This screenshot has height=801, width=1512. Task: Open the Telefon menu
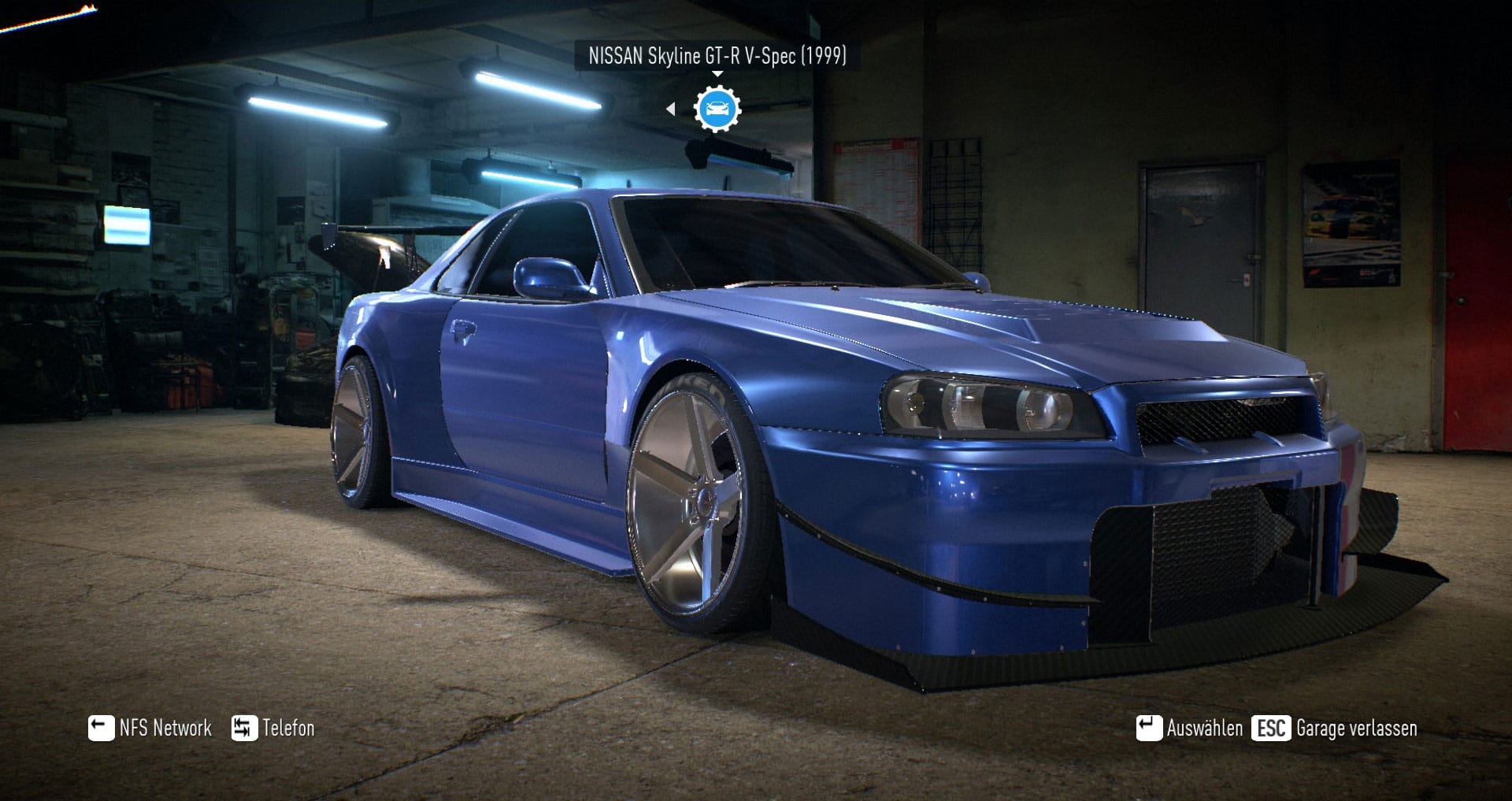[x=273, y=728]
